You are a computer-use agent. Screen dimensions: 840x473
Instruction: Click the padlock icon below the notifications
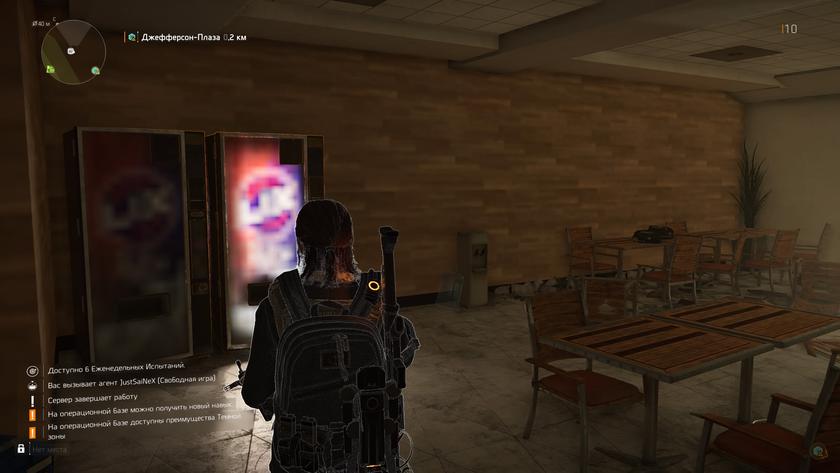click(21, 449)
